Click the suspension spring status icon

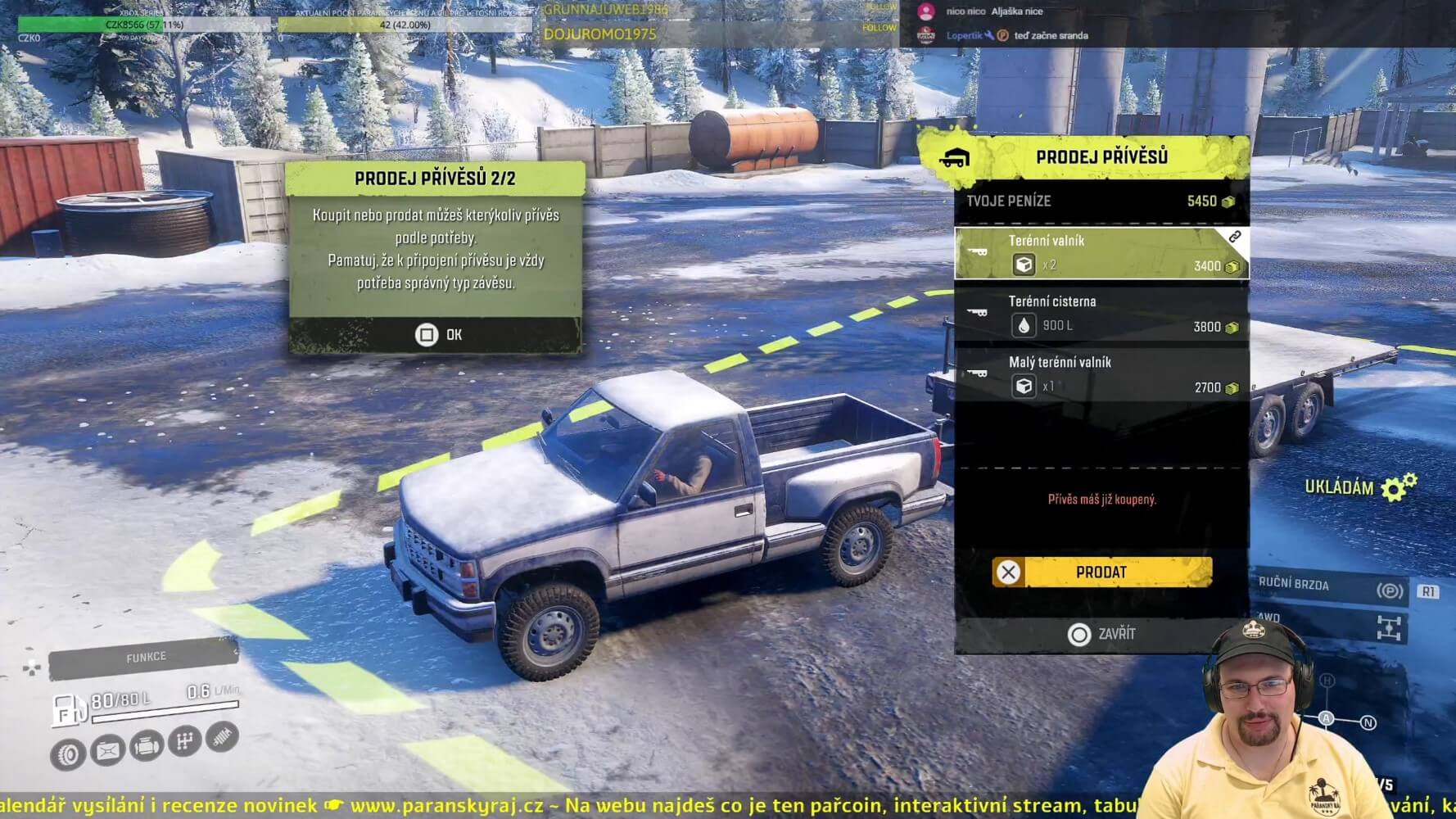tap(222, 736)
